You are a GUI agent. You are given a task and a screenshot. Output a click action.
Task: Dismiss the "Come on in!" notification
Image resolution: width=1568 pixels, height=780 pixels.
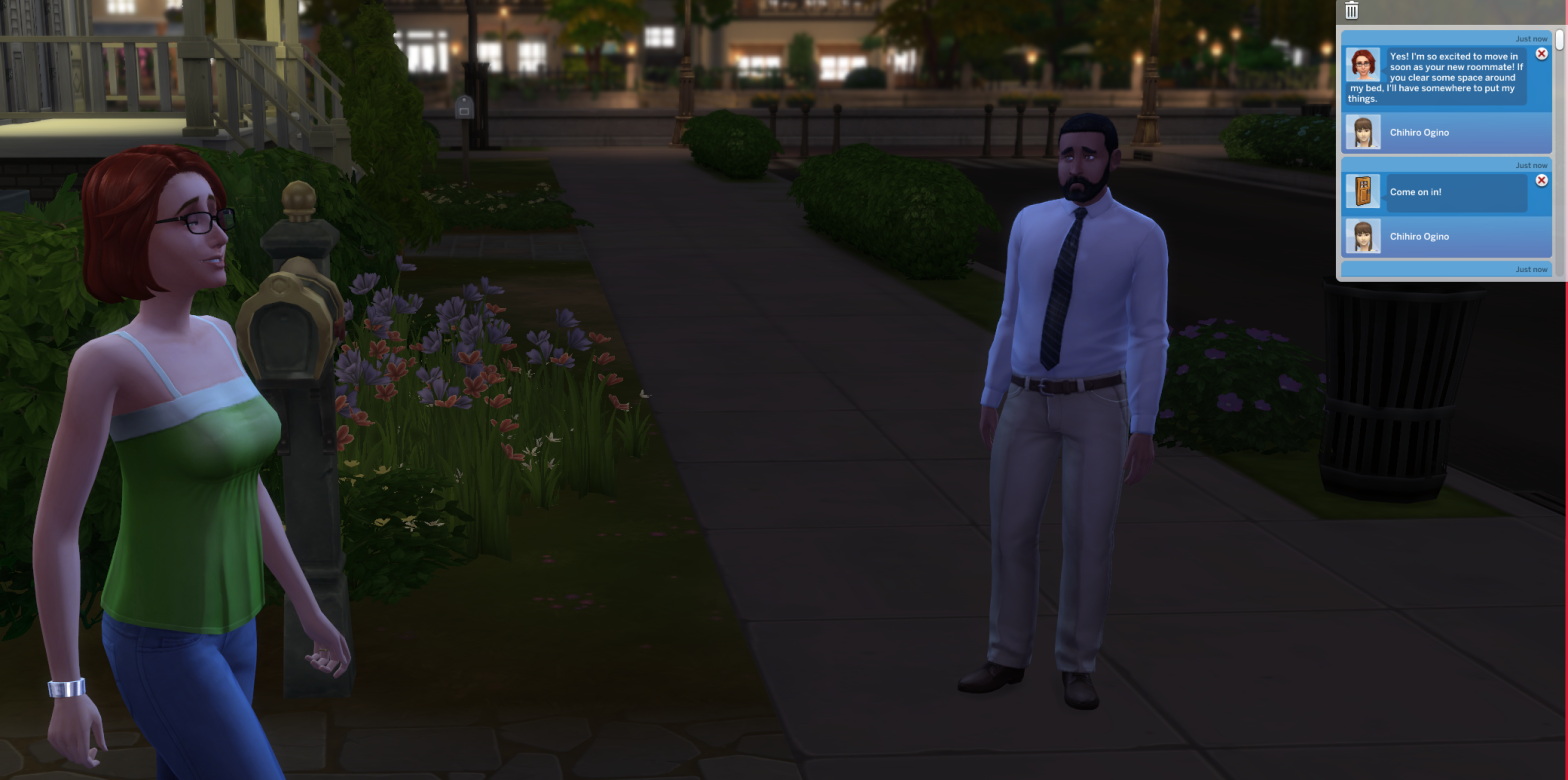tap(1543, 180)
